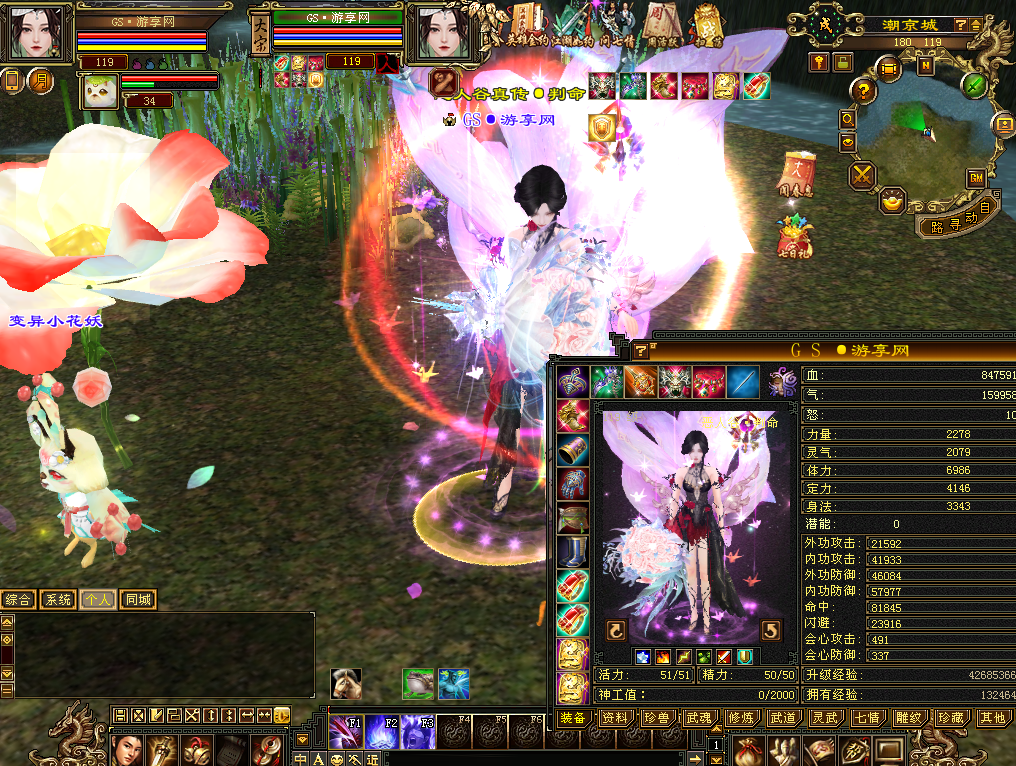Image resolution: width=1016 pixels, height=766 pixels.
Task: Select the 综合 chat channel tab
Action: click(18, 600)
